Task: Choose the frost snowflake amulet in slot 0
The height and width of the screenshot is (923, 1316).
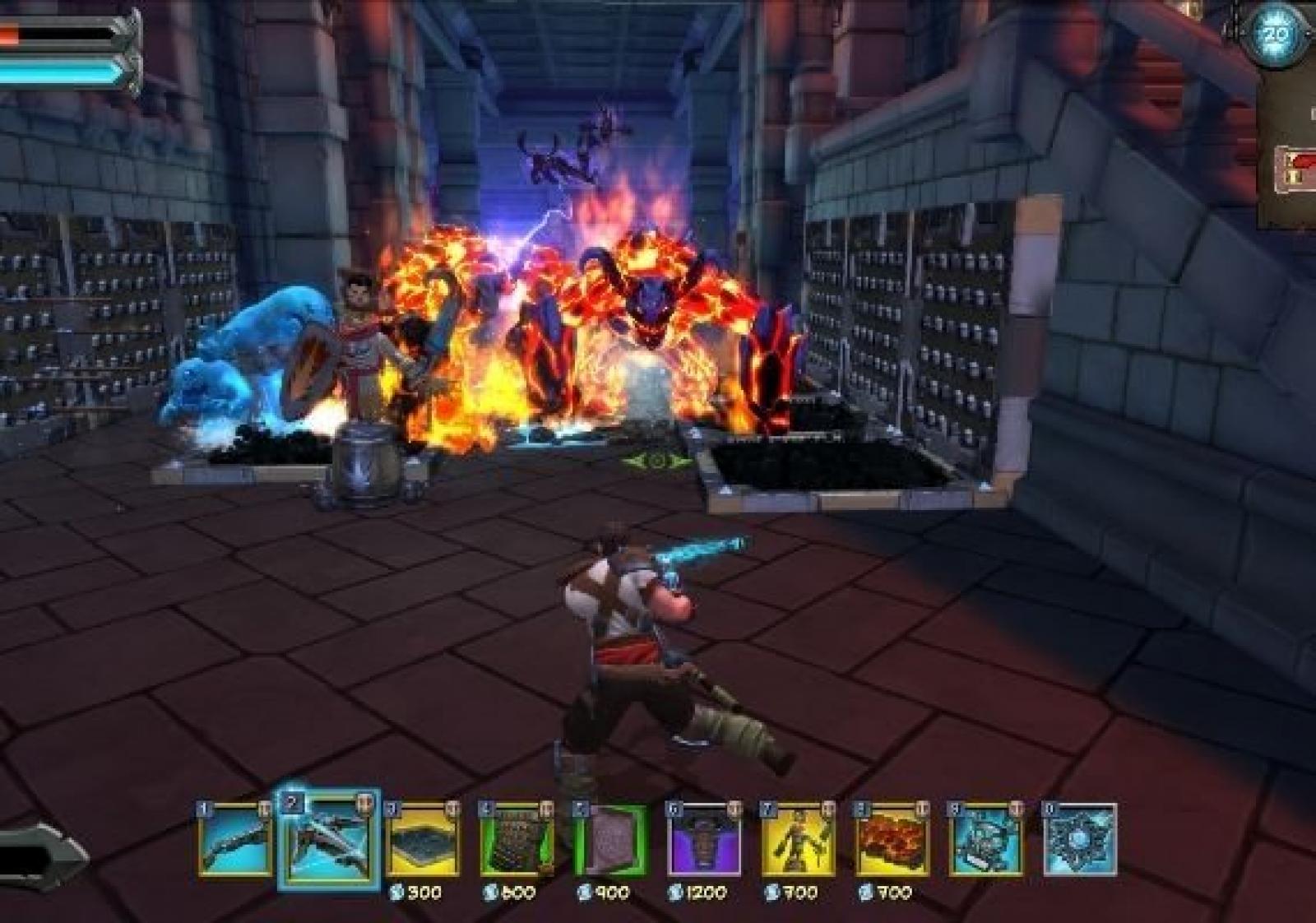Action: [x=1080, y=840]
